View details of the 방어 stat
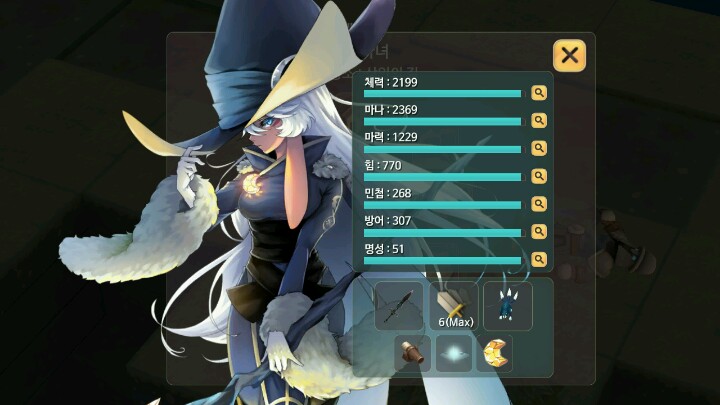Image resolution: width=720 pixels, height=405 pixels. pyautogui.click(x=539, y=231)
